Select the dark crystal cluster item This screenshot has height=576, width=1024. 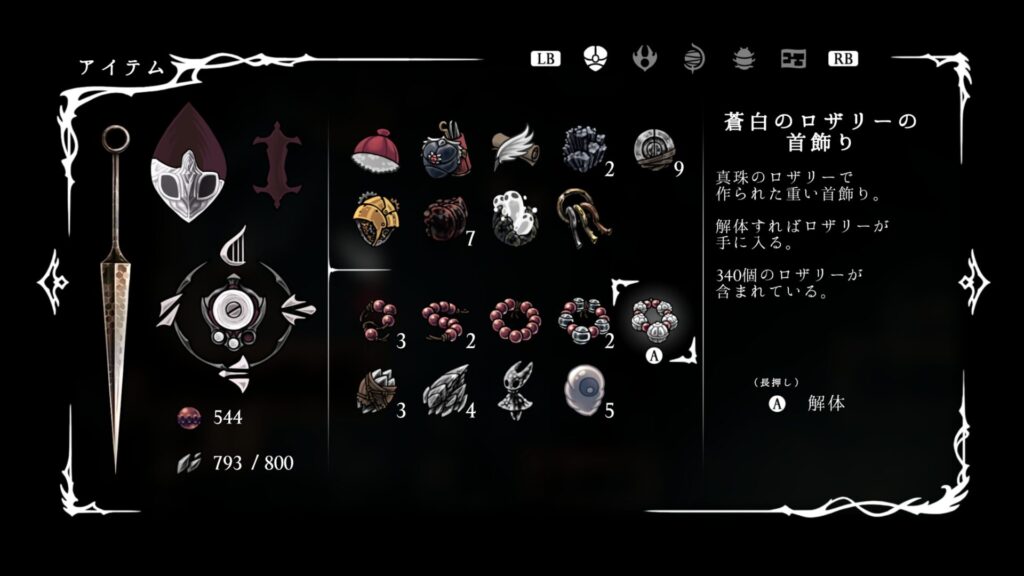[x=582, y=150]
